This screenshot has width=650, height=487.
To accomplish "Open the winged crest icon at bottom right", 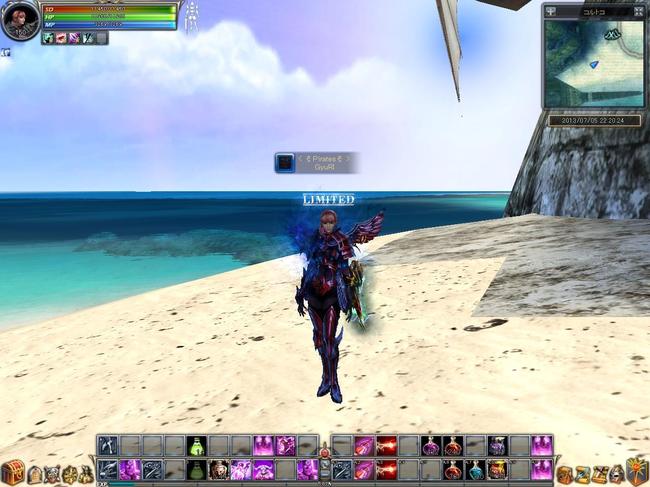I will pos(637,471).
